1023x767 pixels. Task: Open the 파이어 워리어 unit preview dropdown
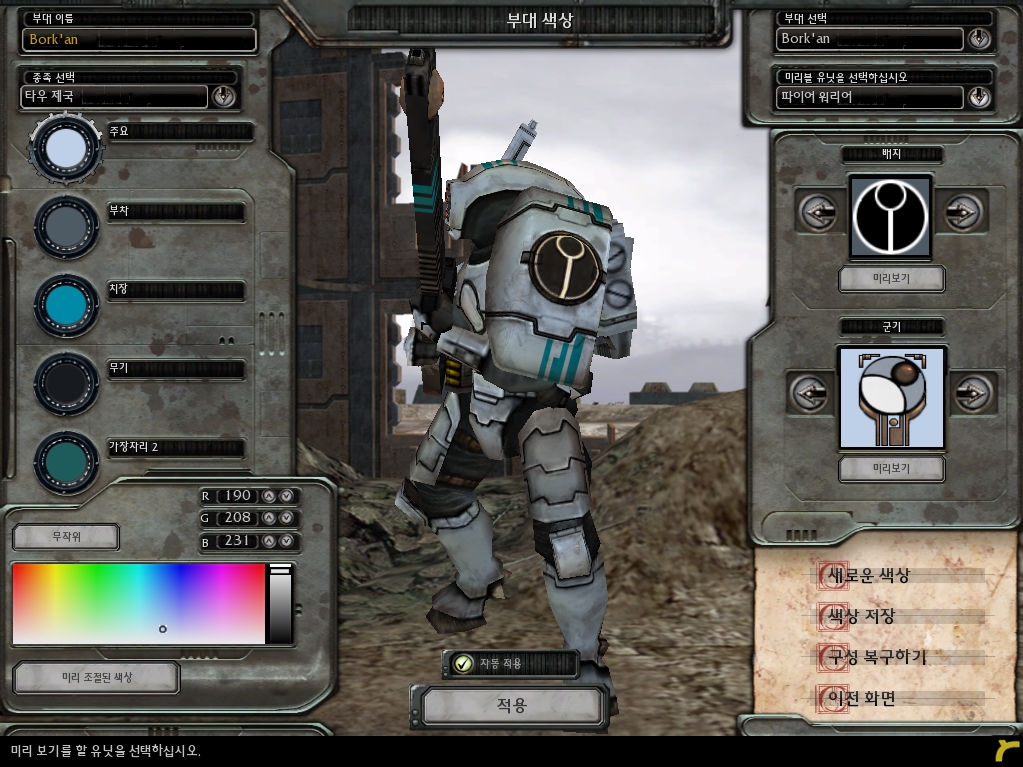[x=978, y=97]
